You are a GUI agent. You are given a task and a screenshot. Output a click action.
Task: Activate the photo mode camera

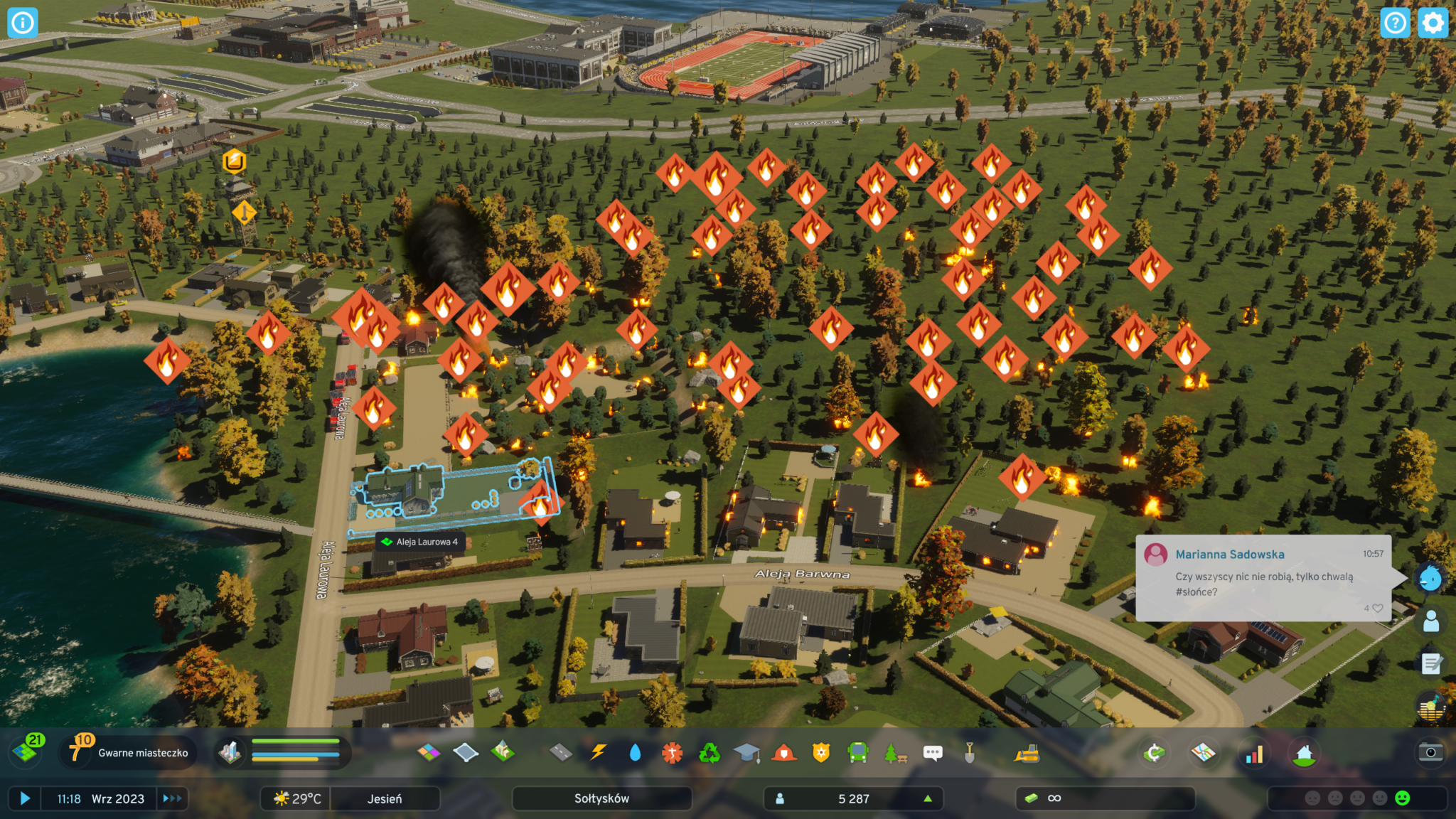[1430, 752]
